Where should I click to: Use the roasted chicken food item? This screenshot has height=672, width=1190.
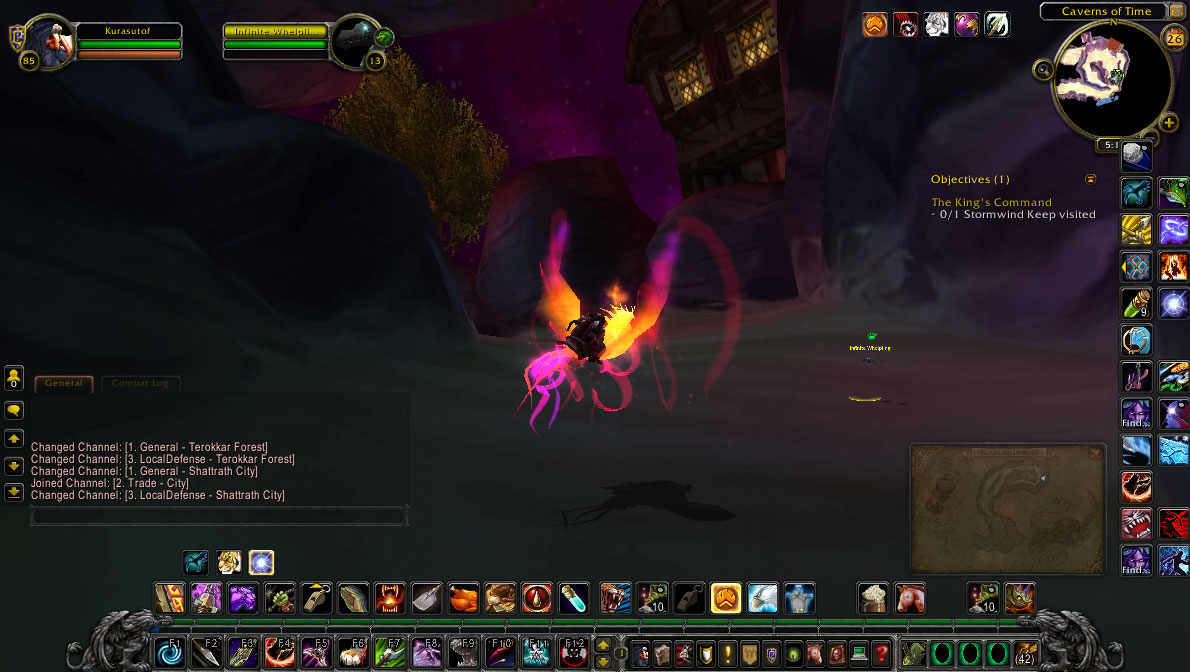point(463,598)
